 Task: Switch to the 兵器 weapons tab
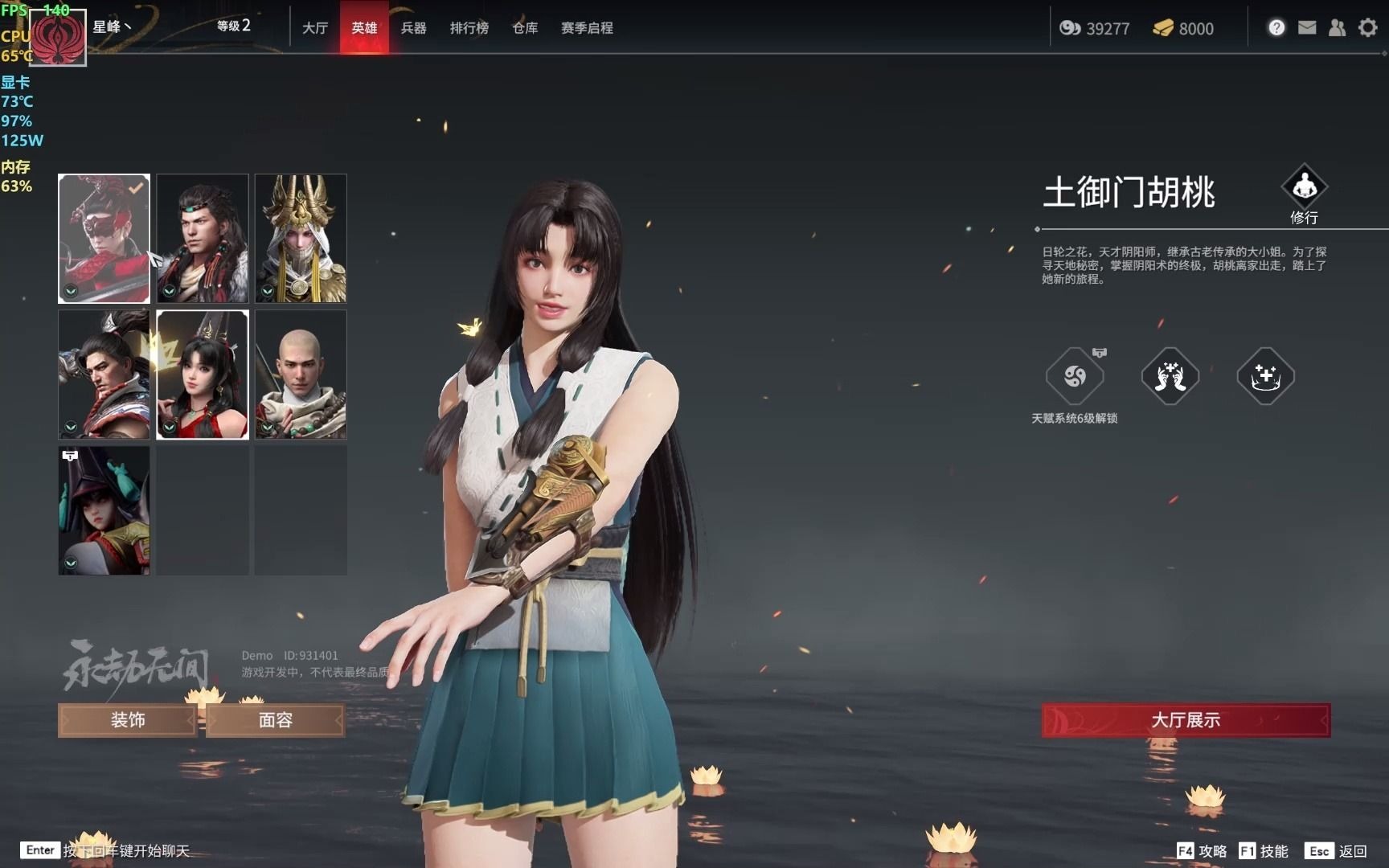tap(415, 27)
